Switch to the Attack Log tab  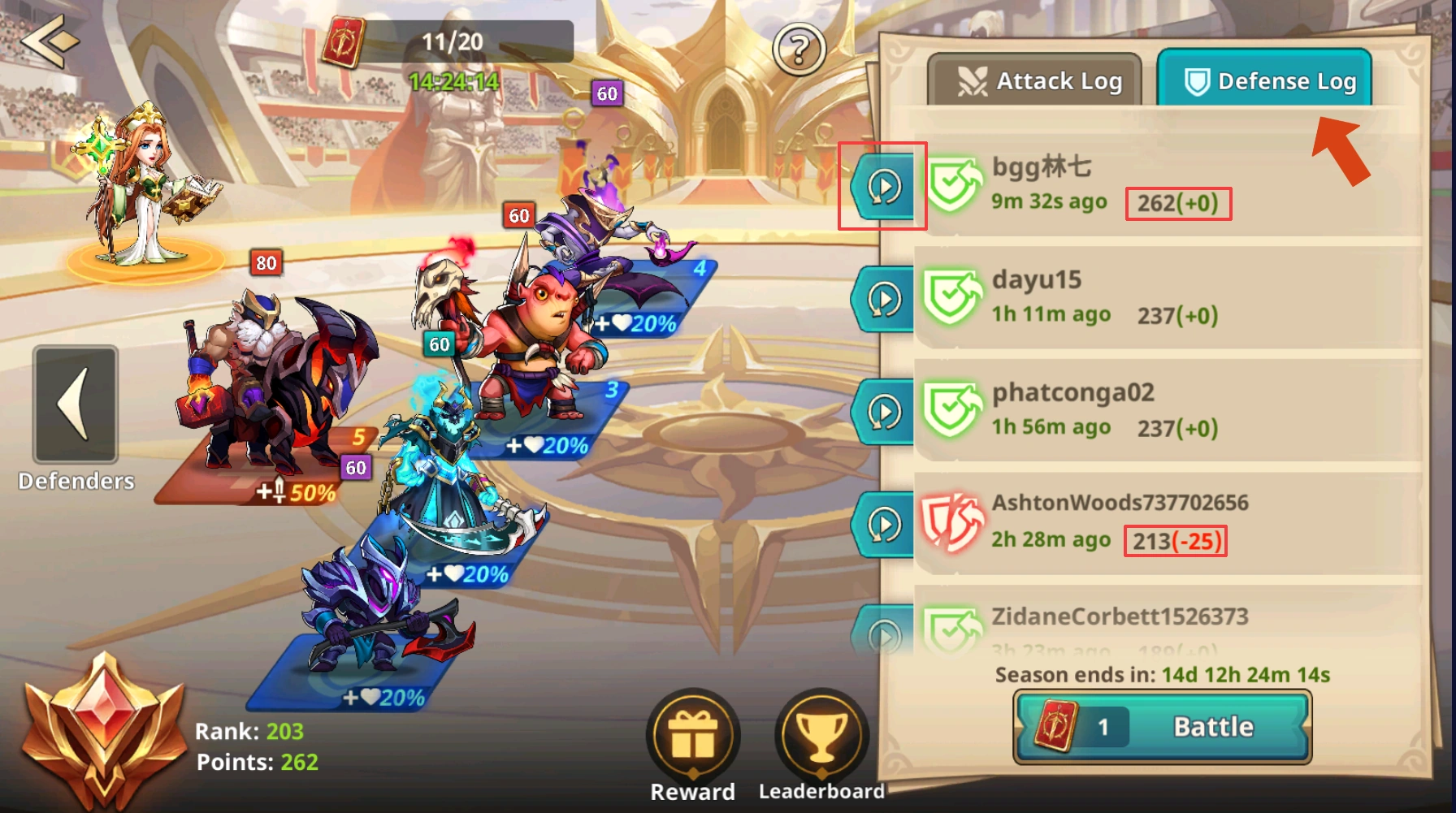click(x=1037, y=80)
